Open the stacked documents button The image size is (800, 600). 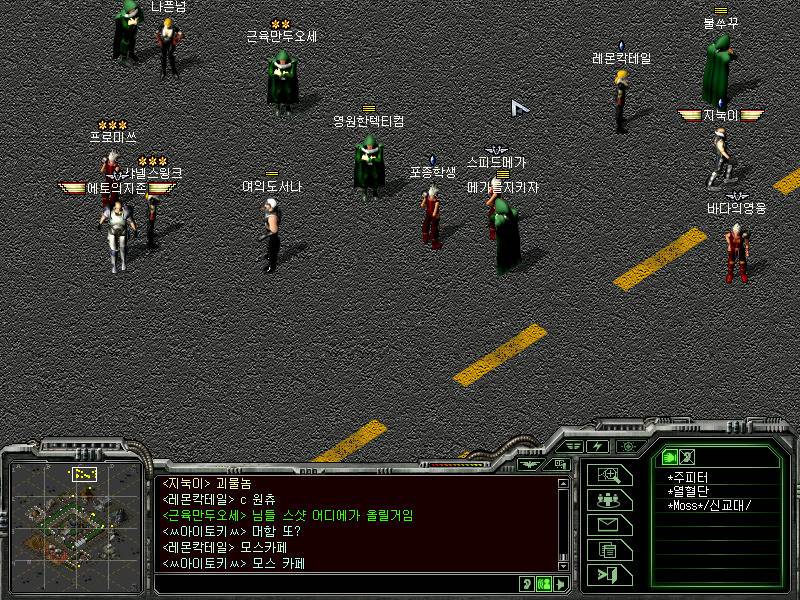(x=609, y=549)
